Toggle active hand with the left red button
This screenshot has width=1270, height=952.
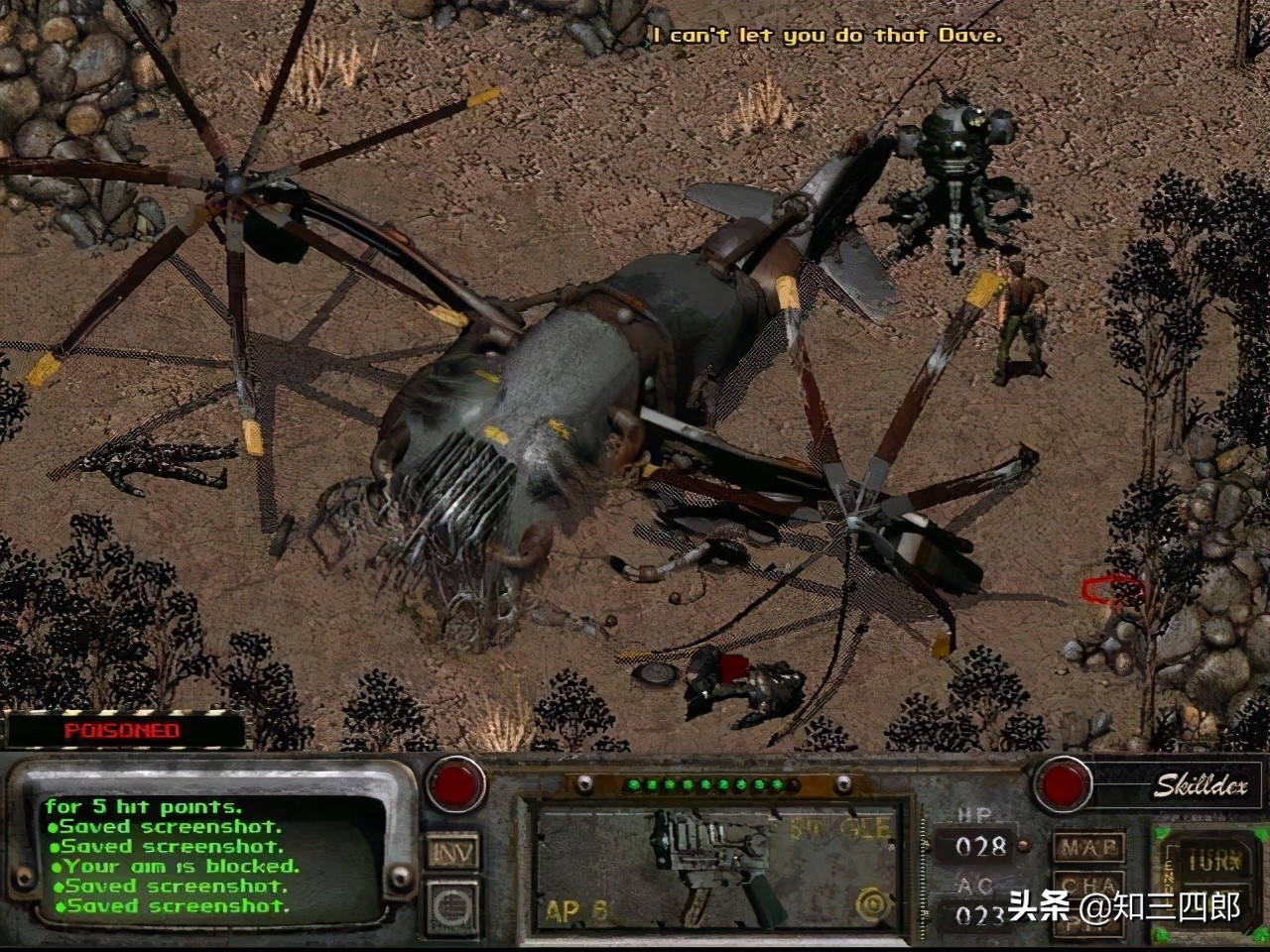(x=456, y=783)
